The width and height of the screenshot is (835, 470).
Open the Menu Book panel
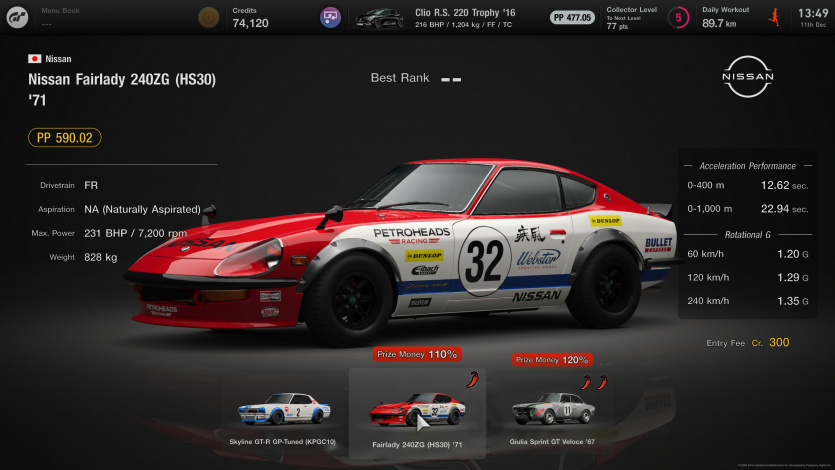click(60, 16)
